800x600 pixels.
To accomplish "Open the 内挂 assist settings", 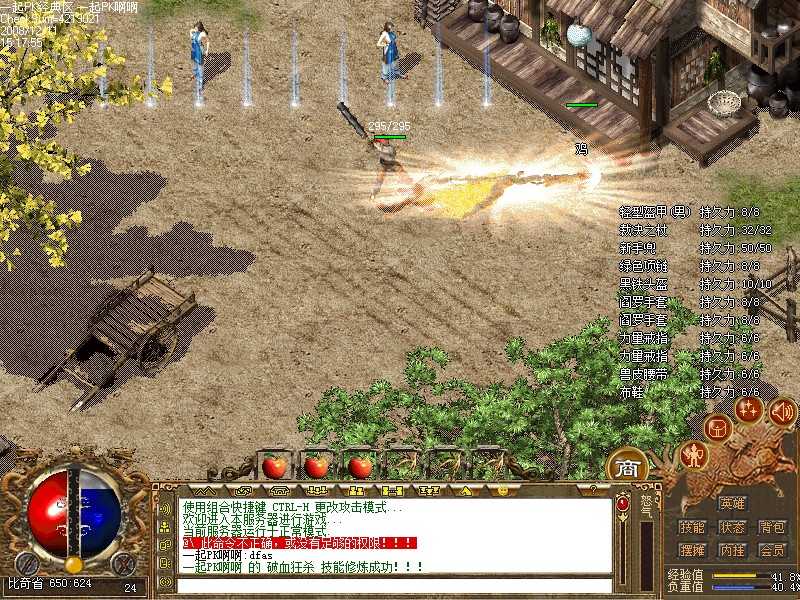I will tap(732, 550).
